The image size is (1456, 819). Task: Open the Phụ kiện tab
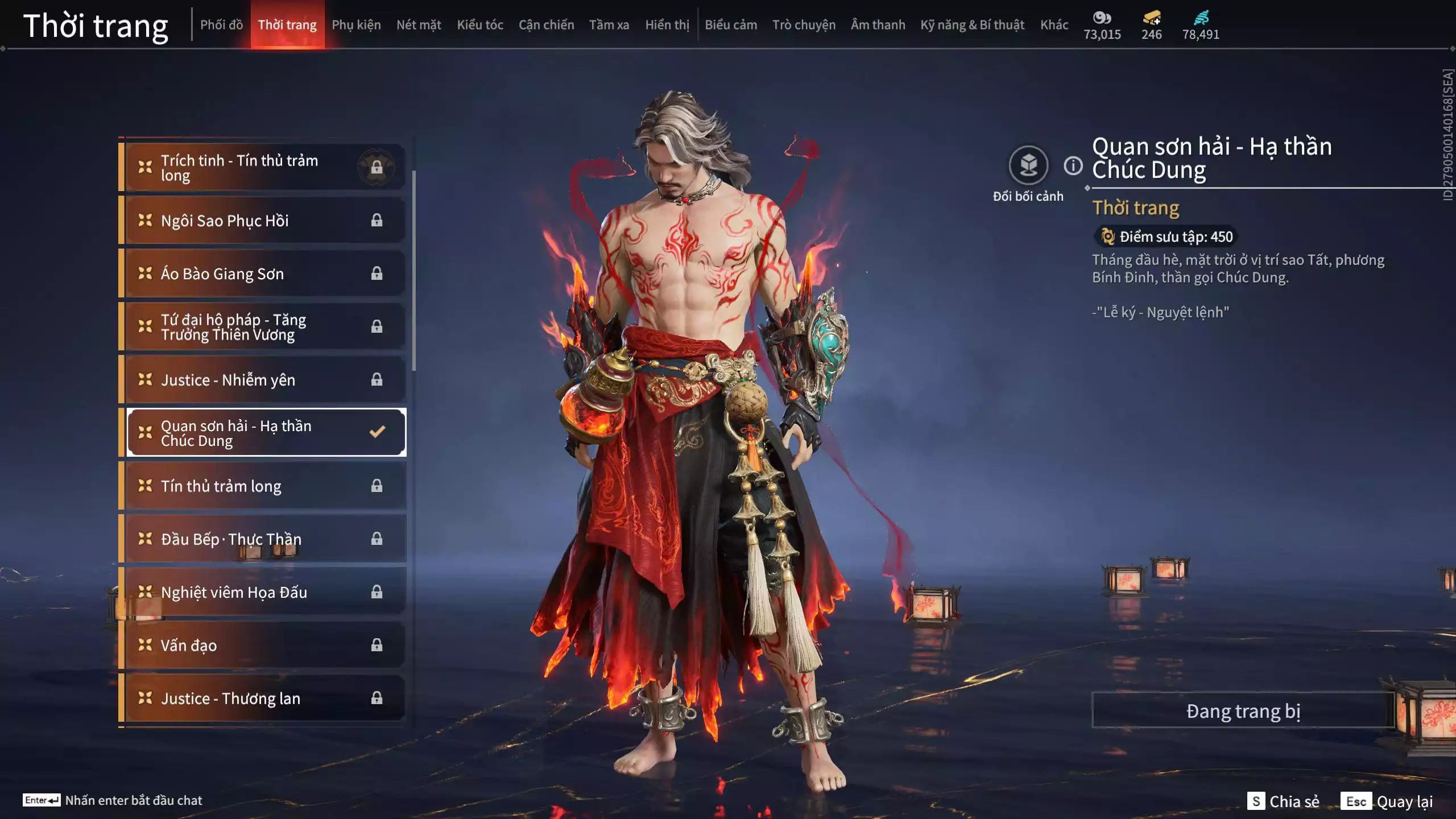[356, 25]
